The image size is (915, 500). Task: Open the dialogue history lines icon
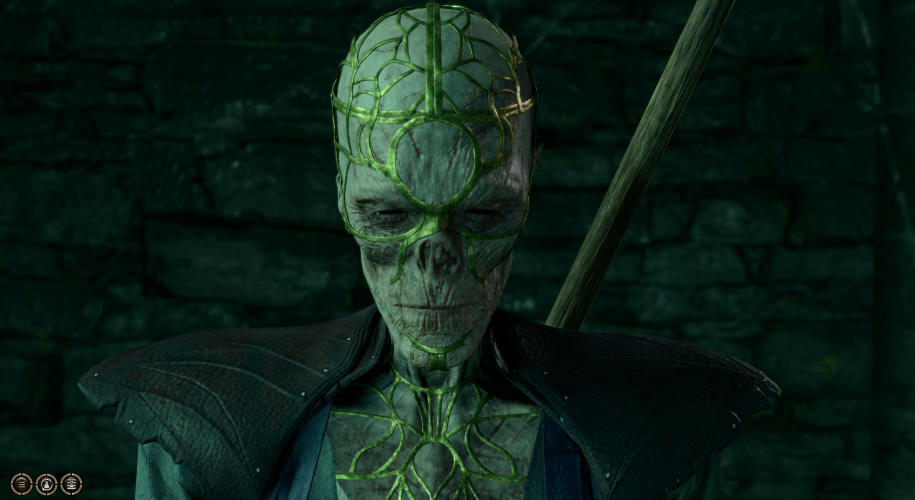point(22,484)
